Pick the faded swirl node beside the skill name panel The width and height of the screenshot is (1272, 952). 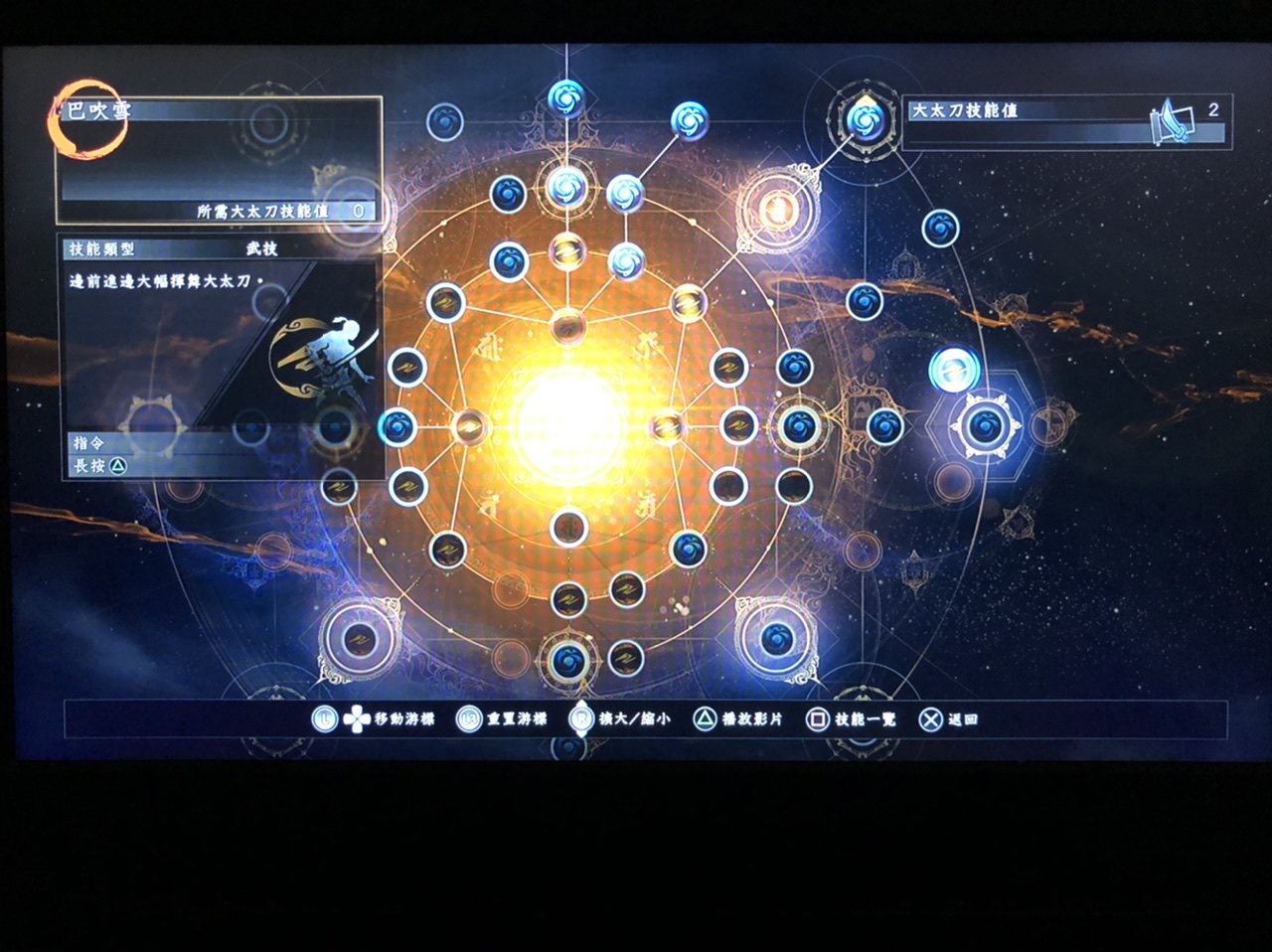tap(445, 122)
